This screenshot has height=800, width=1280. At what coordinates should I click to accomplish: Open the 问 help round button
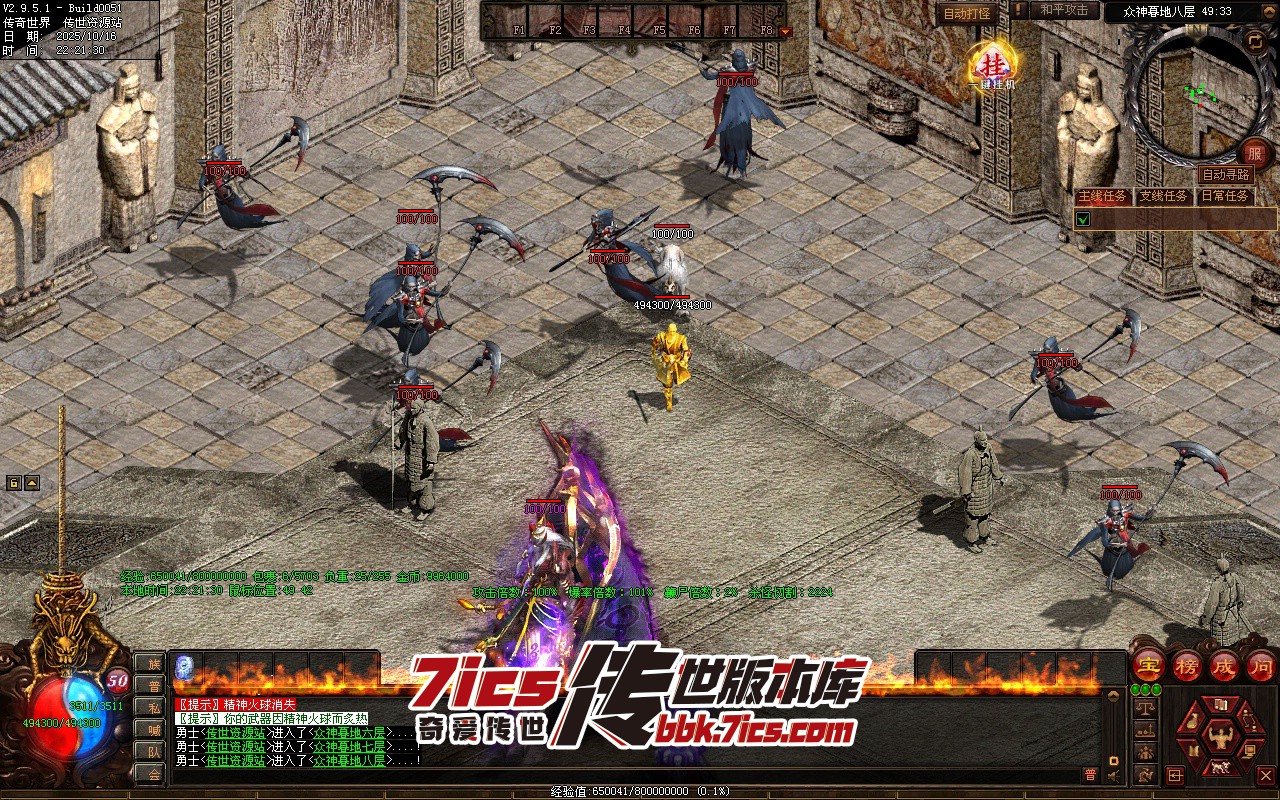(x=1261, y=665)
